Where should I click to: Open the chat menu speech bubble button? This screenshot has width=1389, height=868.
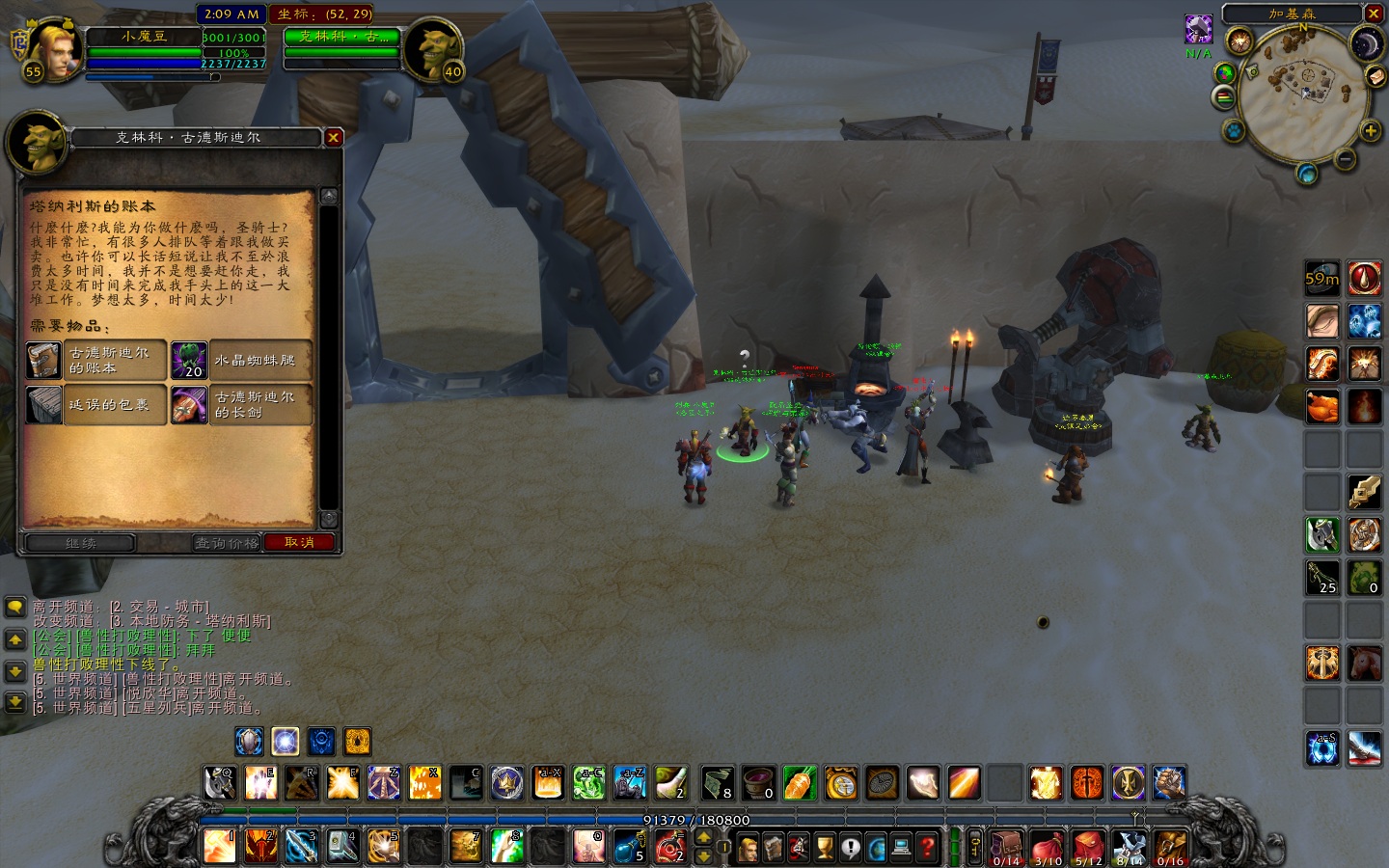click(15, 607)
